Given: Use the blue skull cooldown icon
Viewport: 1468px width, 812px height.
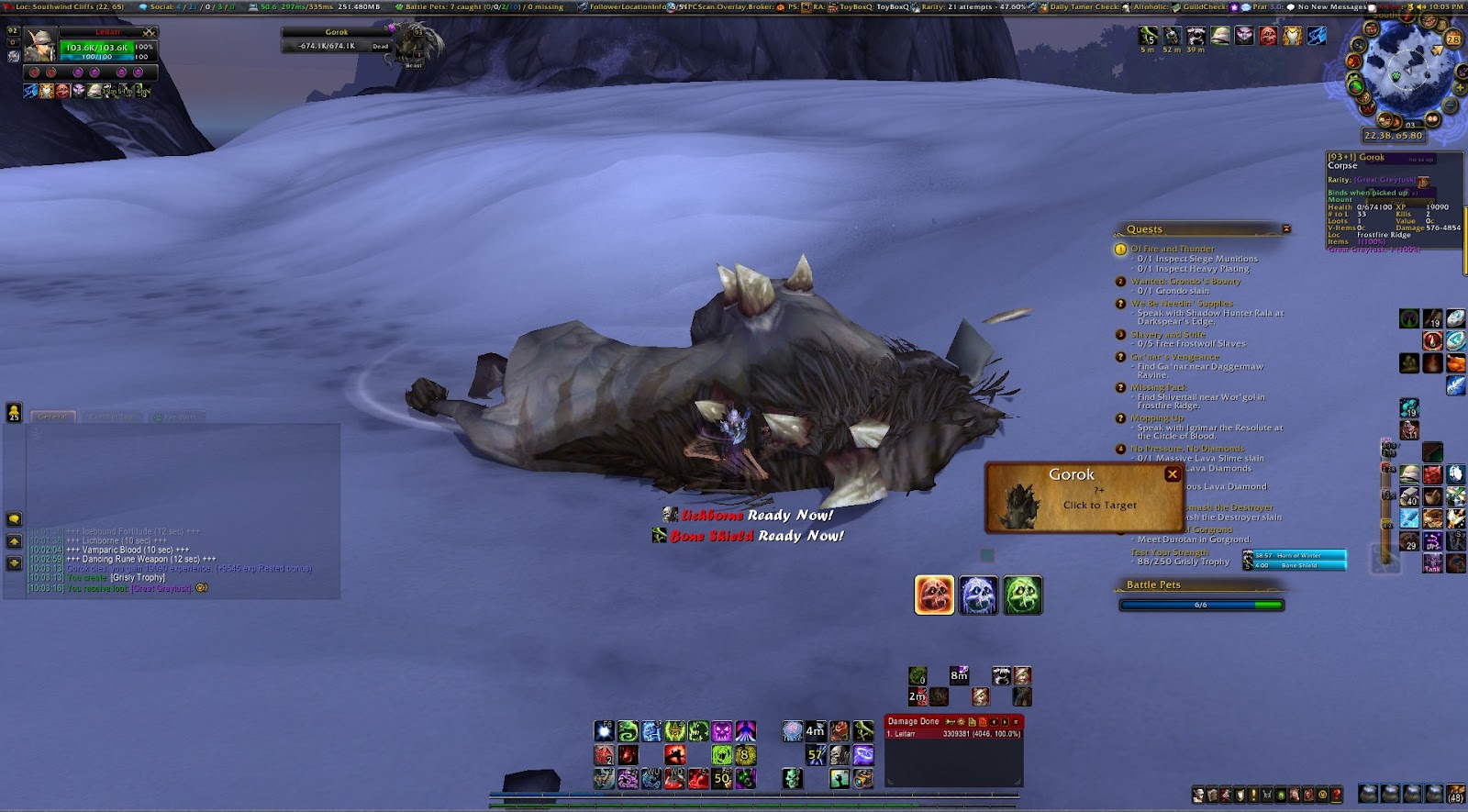Looking at the screenshot, I should [x=978, y=595].
